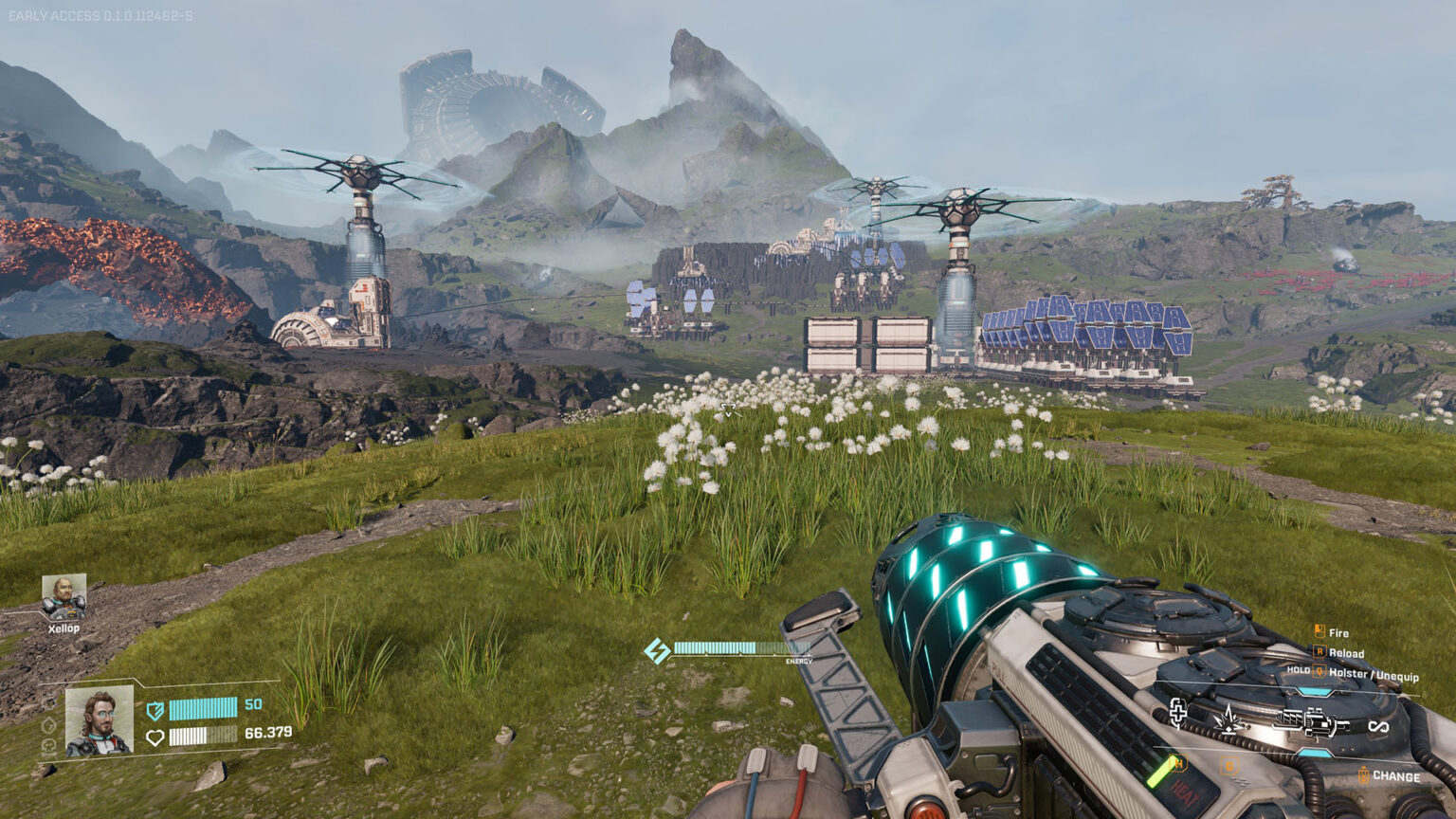Click the heart icon beside the 66.379 health value
The height and width of the screenshot is (819, 1456).
(x=156, y=737)
